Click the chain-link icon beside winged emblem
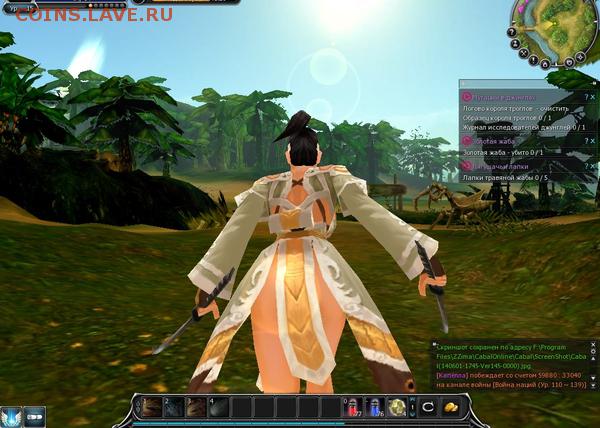This screenshot has height=428, width=600. 35,415
